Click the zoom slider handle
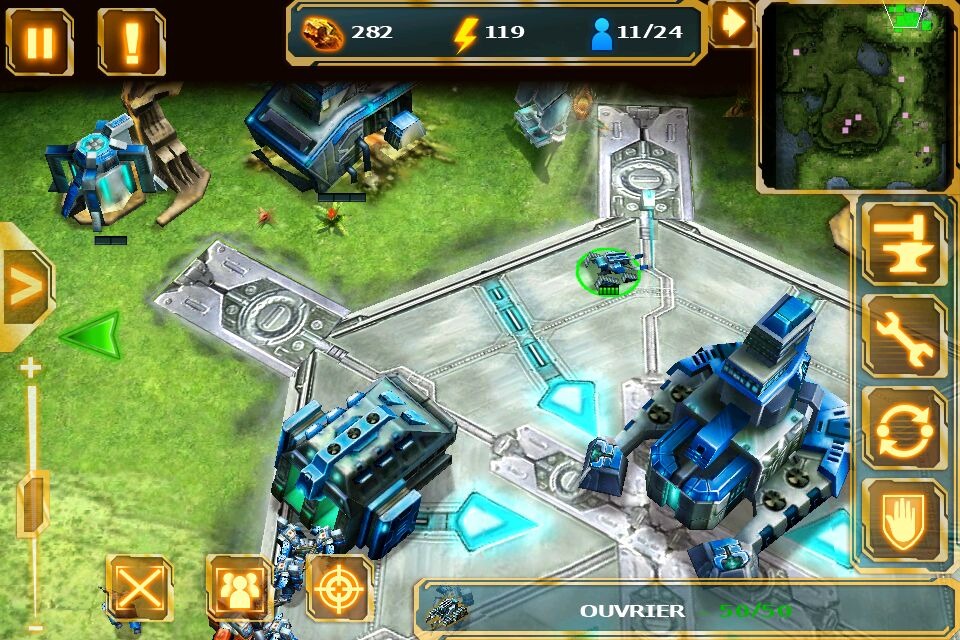Image resolution: width=960 pixels, height=640 pixels. [33, 503]
